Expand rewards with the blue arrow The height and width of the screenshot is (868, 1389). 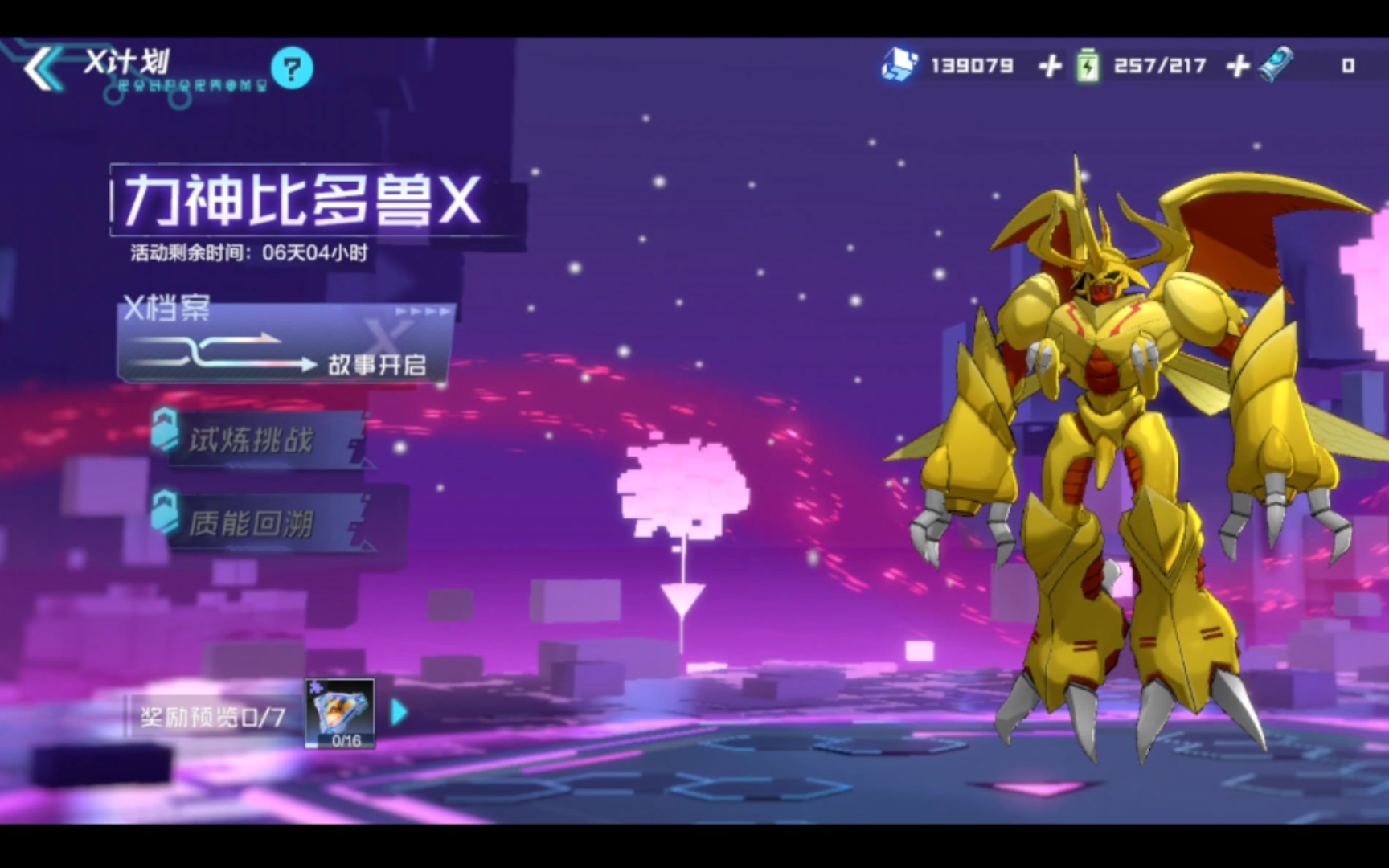coord(399,712)
